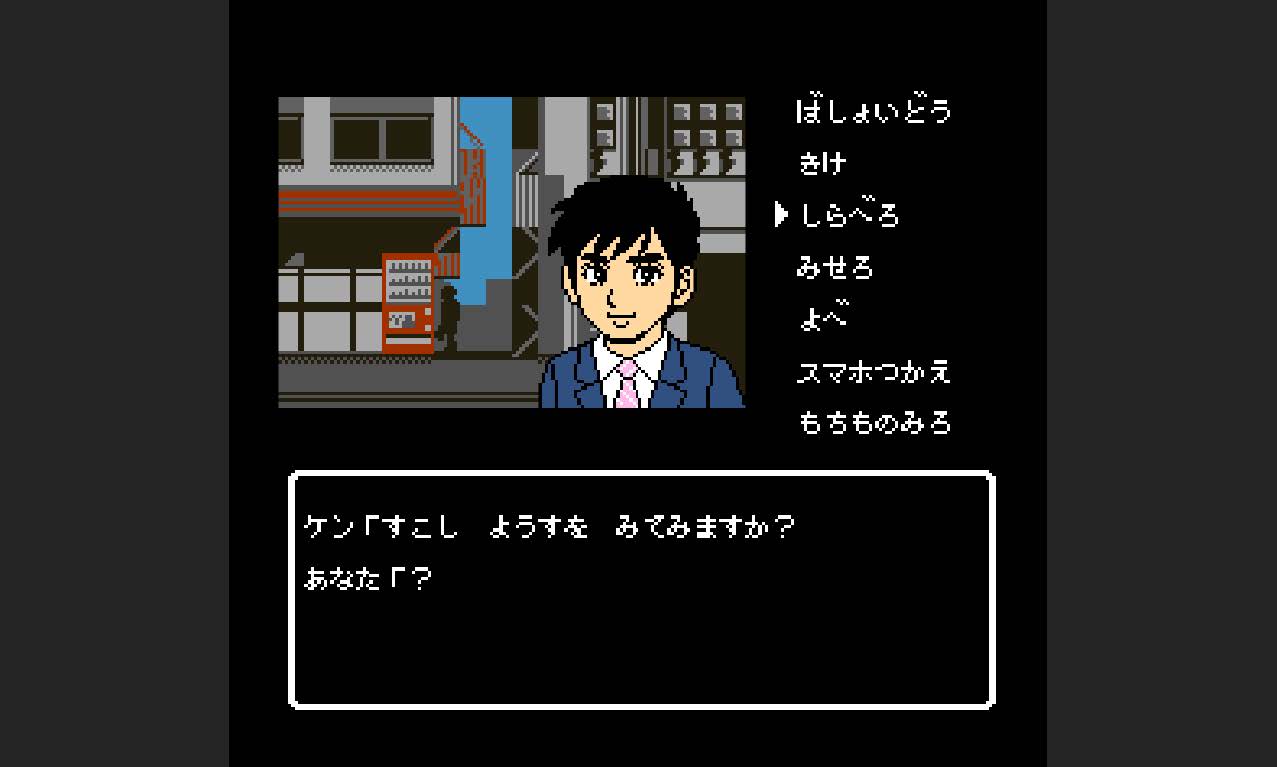
Task: Pick the よべ command
Action: coord(822,319)
